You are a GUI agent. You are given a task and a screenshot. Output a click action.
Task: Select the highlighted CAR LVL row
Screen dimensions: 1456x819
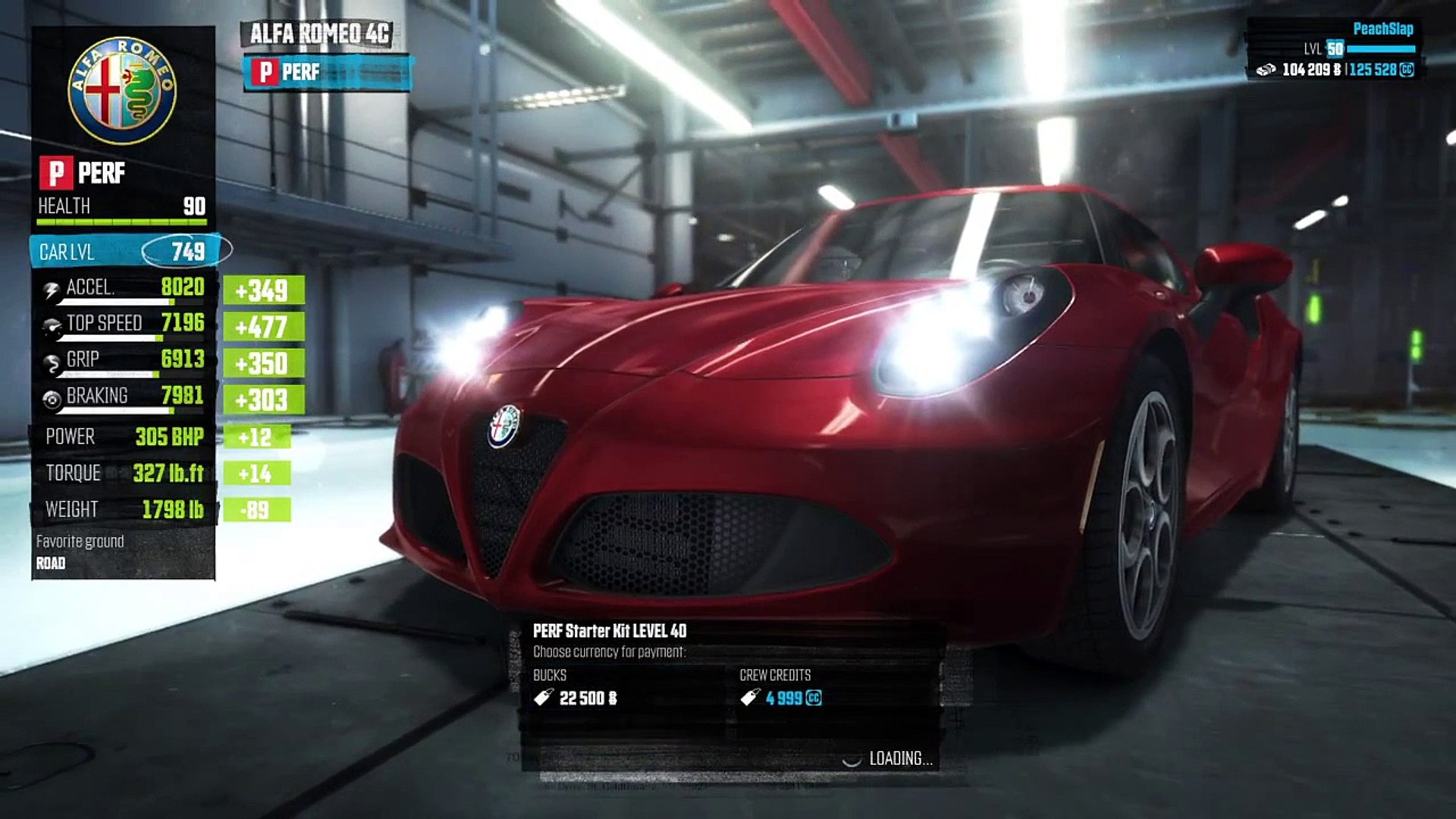(124, 252)
